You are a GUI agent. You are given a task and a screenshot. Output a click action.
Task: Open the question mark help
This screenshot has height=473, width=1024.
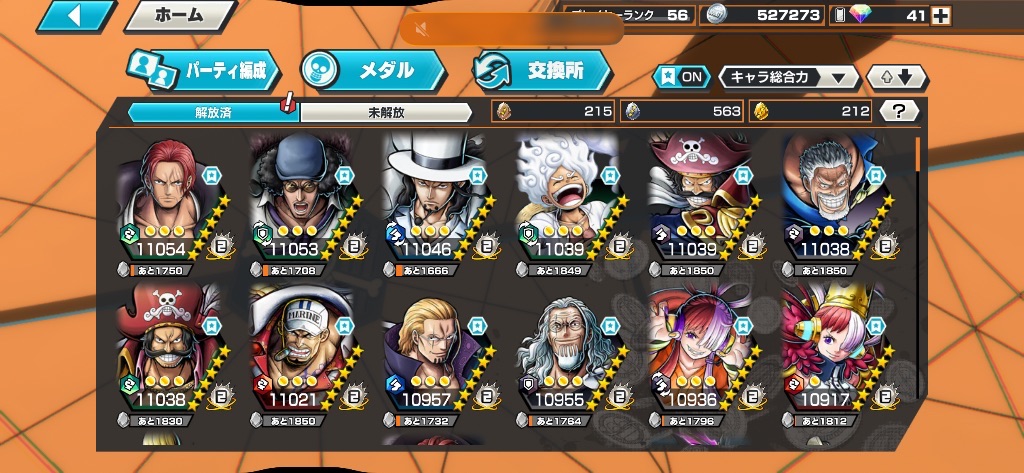(899, 111)
